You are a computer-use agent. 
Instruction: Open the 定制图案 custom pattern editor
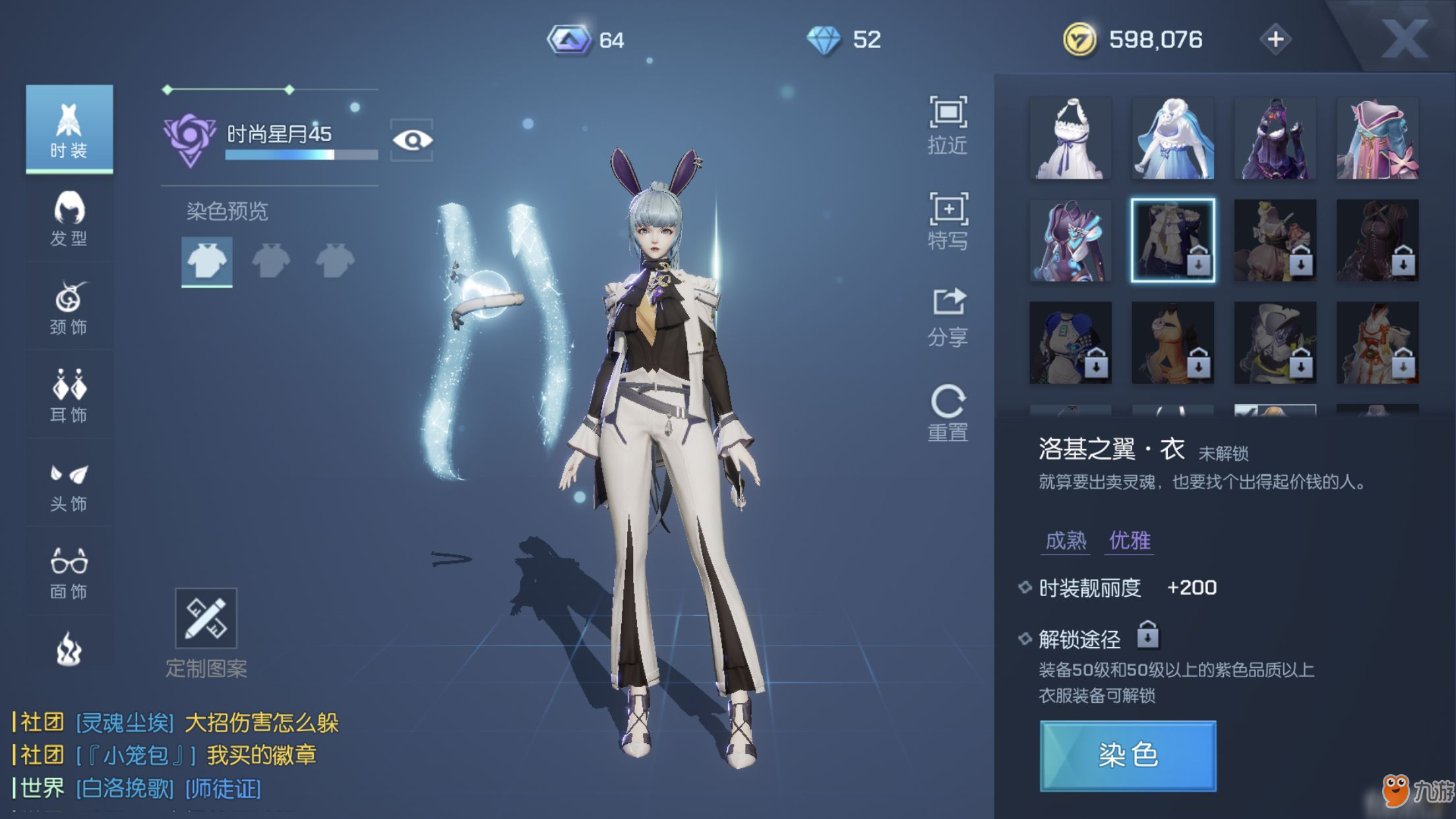click(206, 619)
